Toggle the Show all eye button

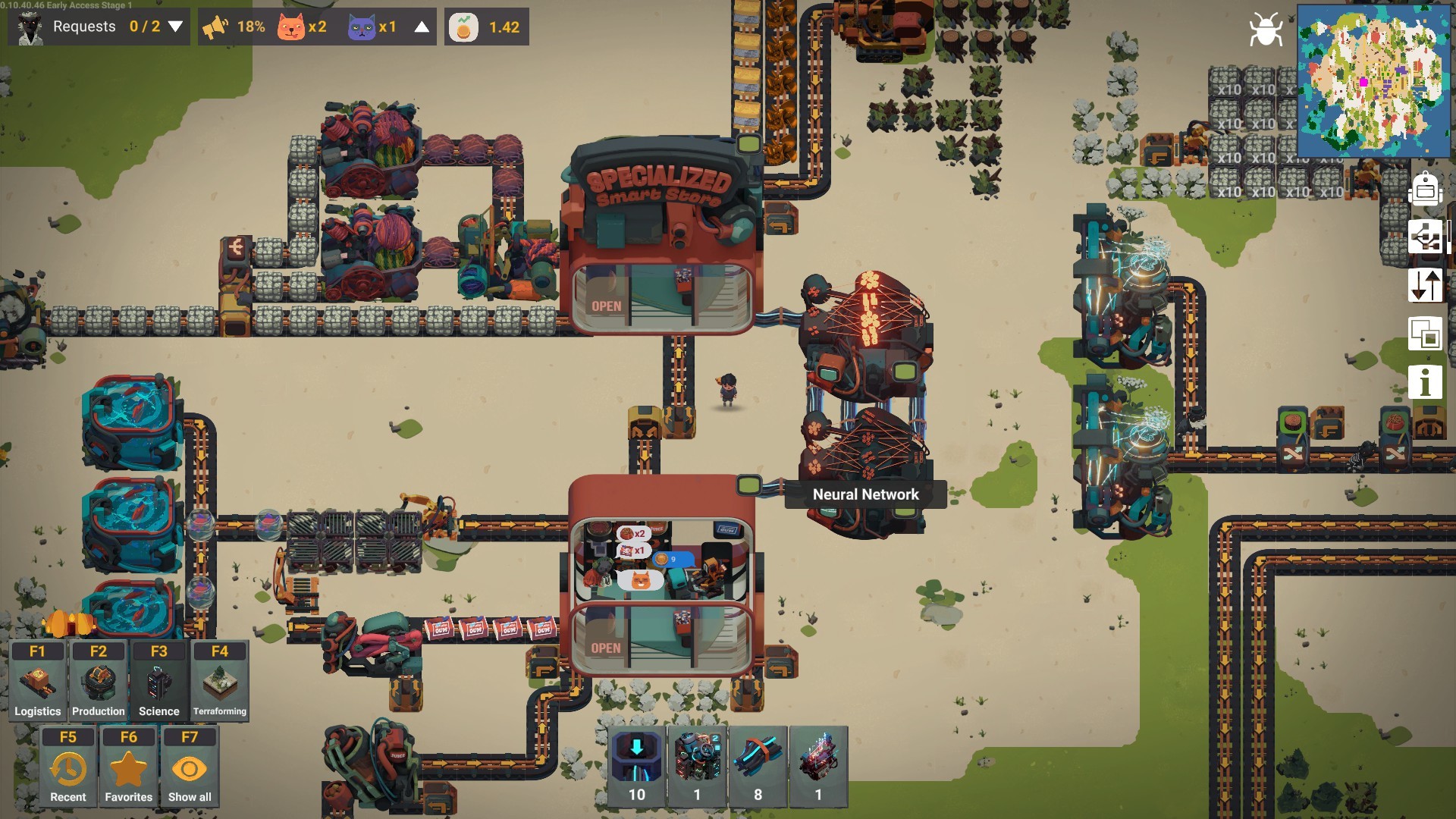pos(189,767)
